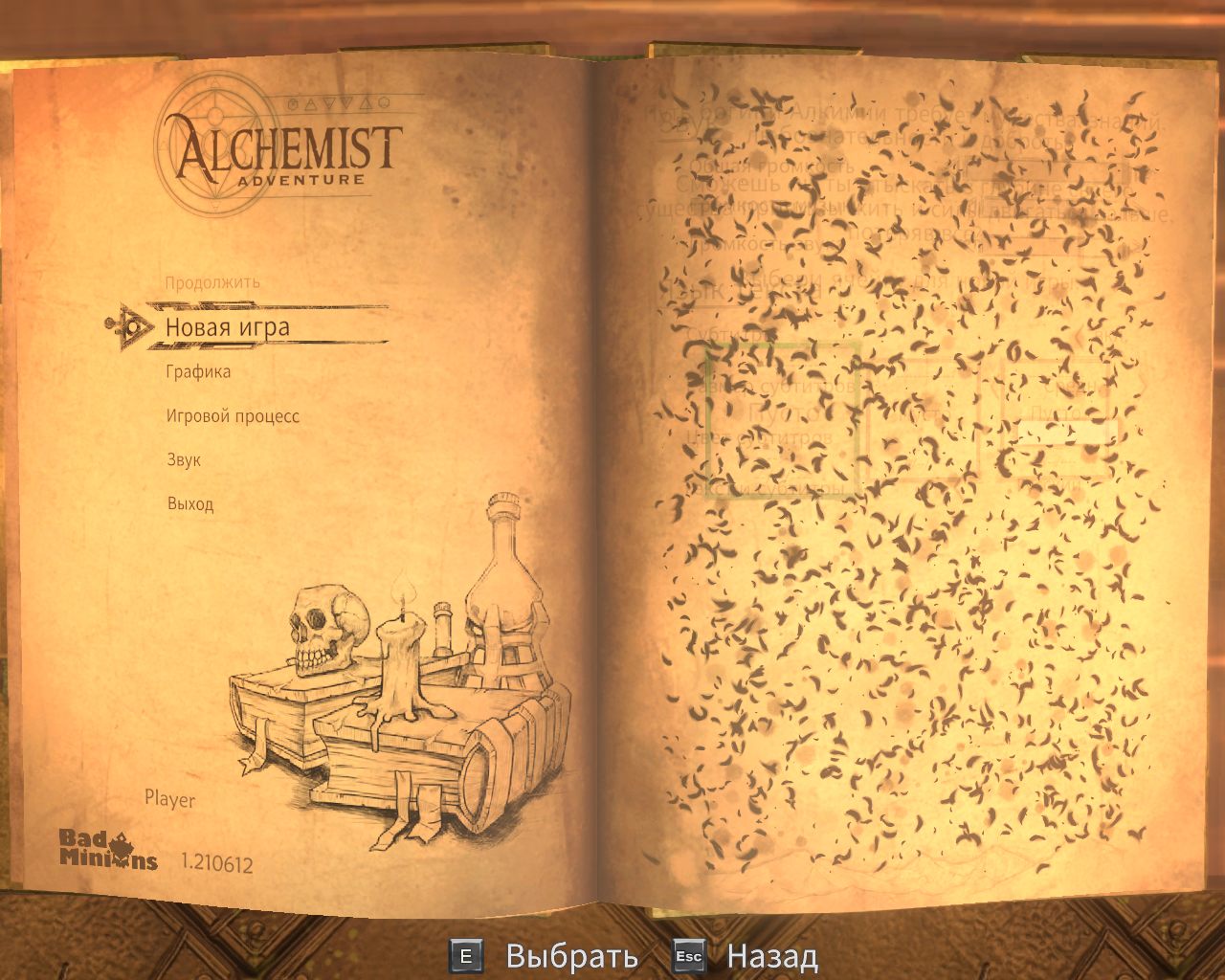
Task: Open the Размер субтитров selector
Action: pos(1072,385)
